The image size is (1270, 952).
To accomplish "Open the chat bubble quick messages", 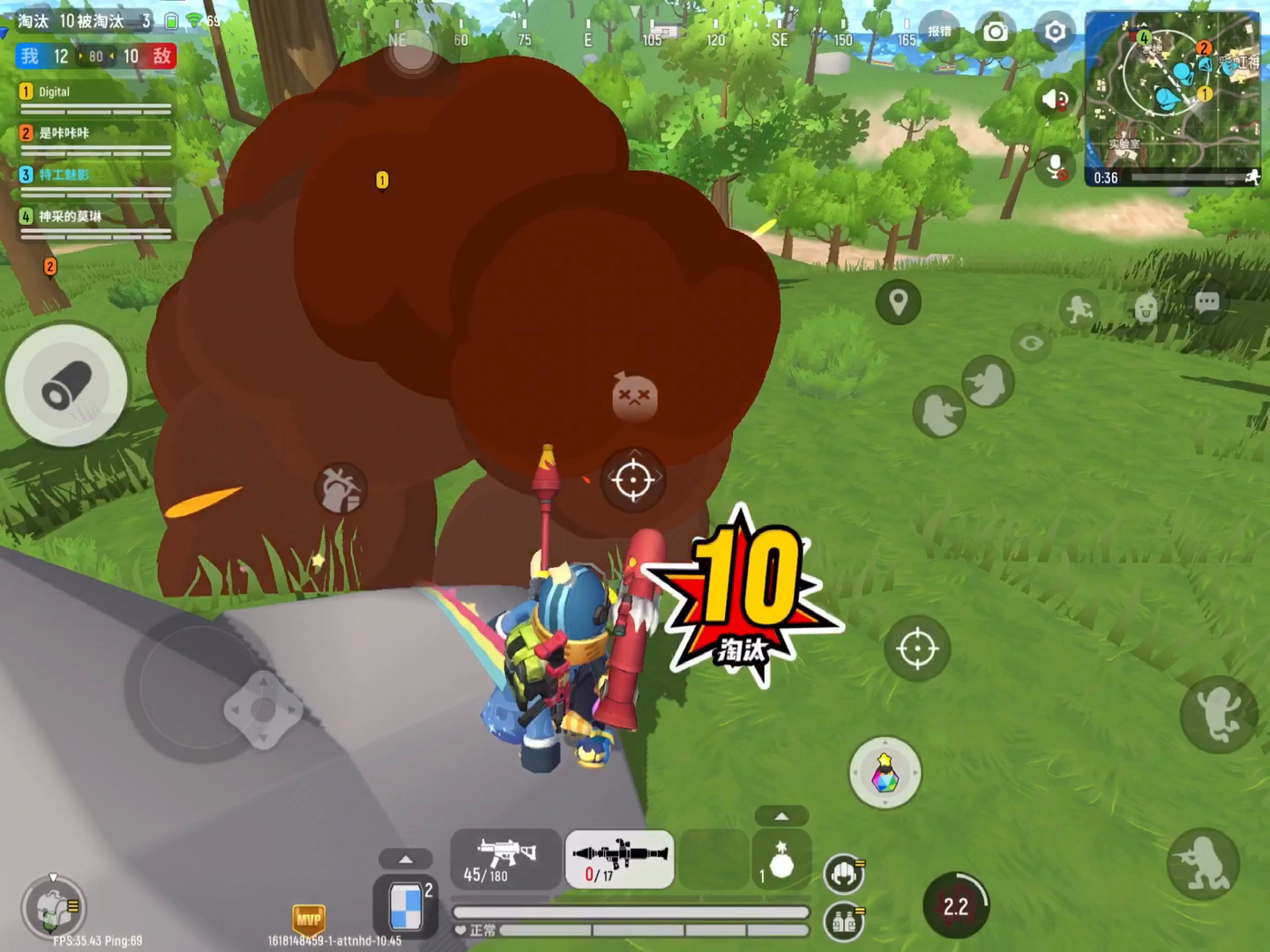I will pos(1206,303).
